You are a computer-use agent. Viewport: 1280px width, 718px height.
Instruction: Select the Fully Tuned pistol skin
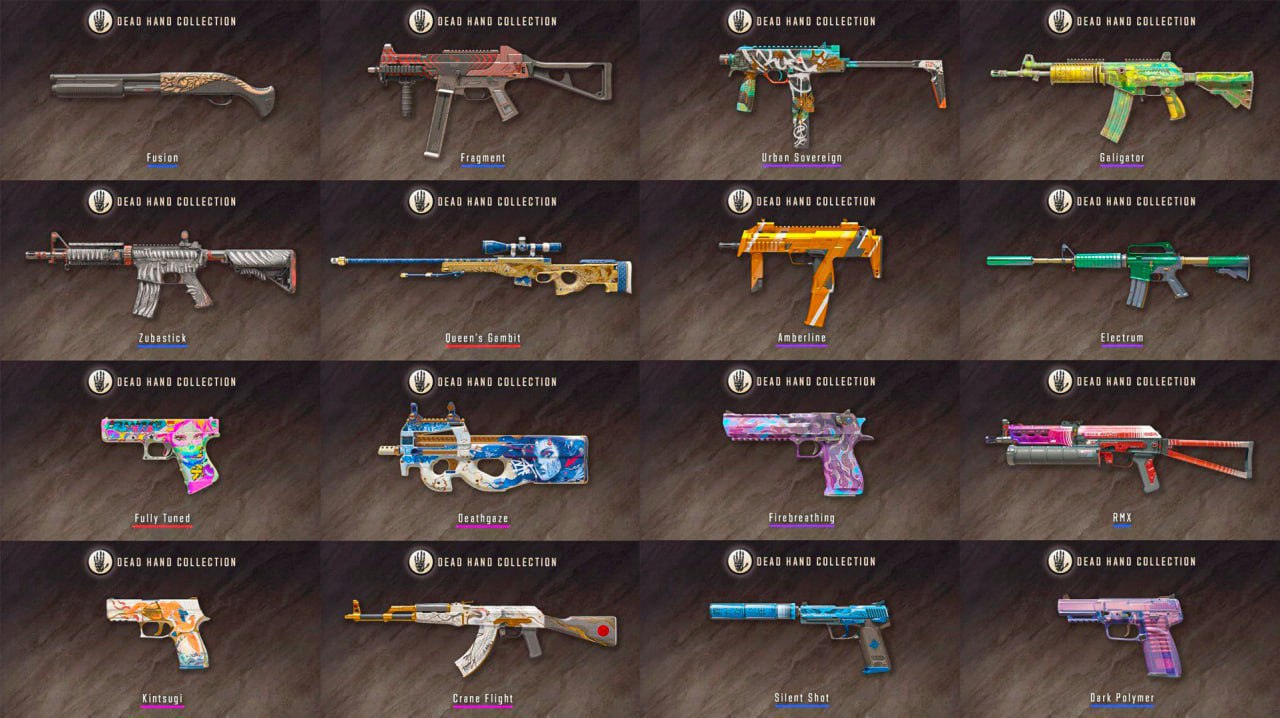coord(160,452)
